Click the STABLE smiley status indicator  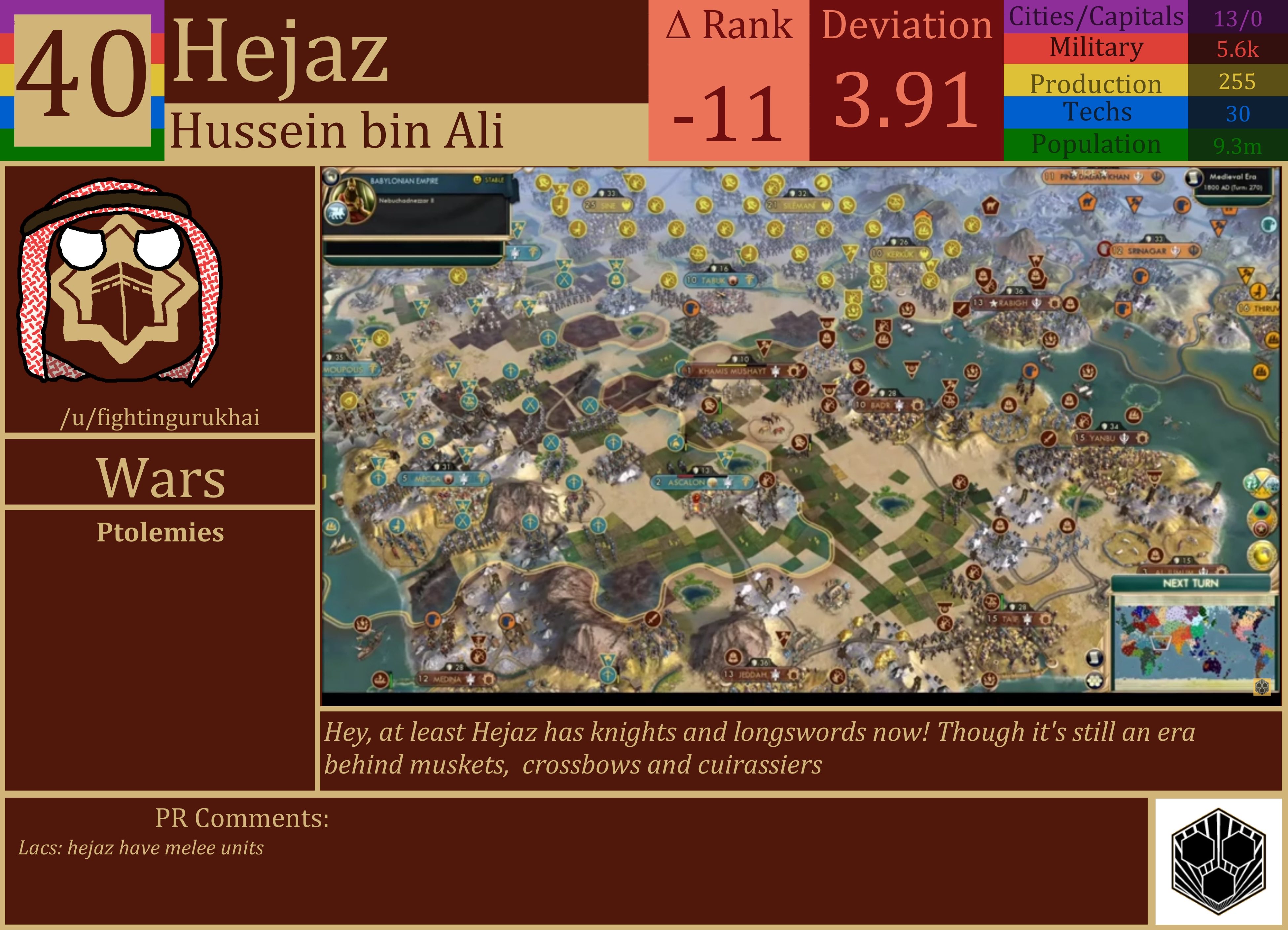(x=477, y=180)
